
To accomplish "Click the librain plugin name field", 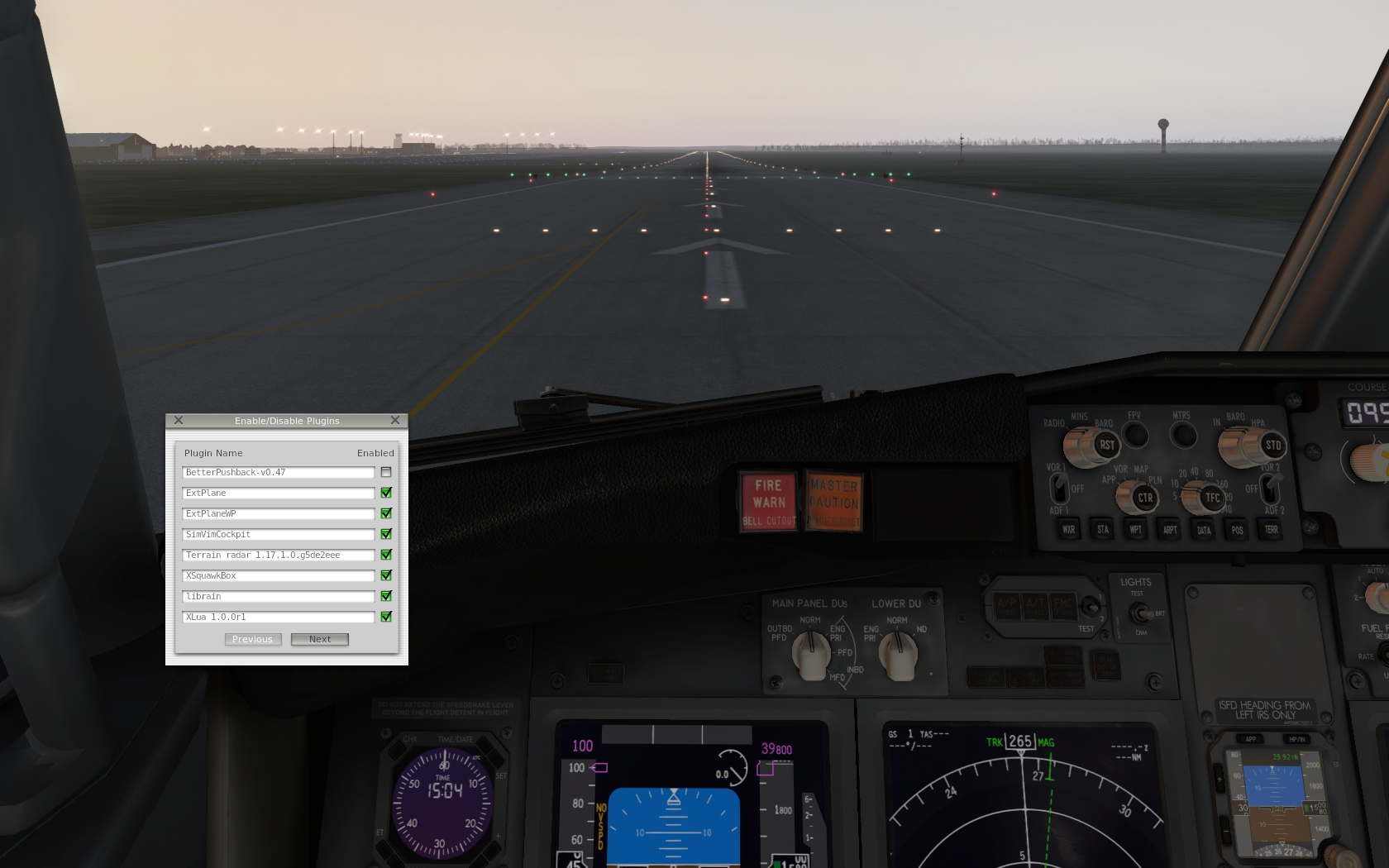I will tap(278, 596).
